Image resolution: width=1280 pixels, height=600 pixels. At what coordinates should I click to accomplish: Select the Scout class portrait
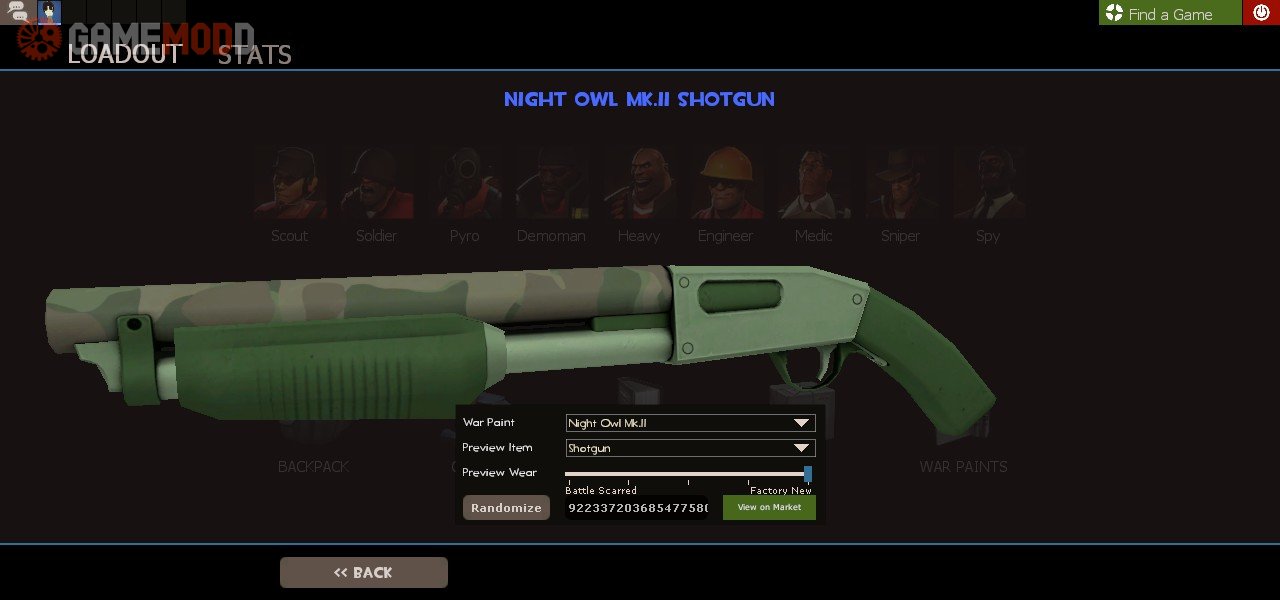tap(289, 185)
